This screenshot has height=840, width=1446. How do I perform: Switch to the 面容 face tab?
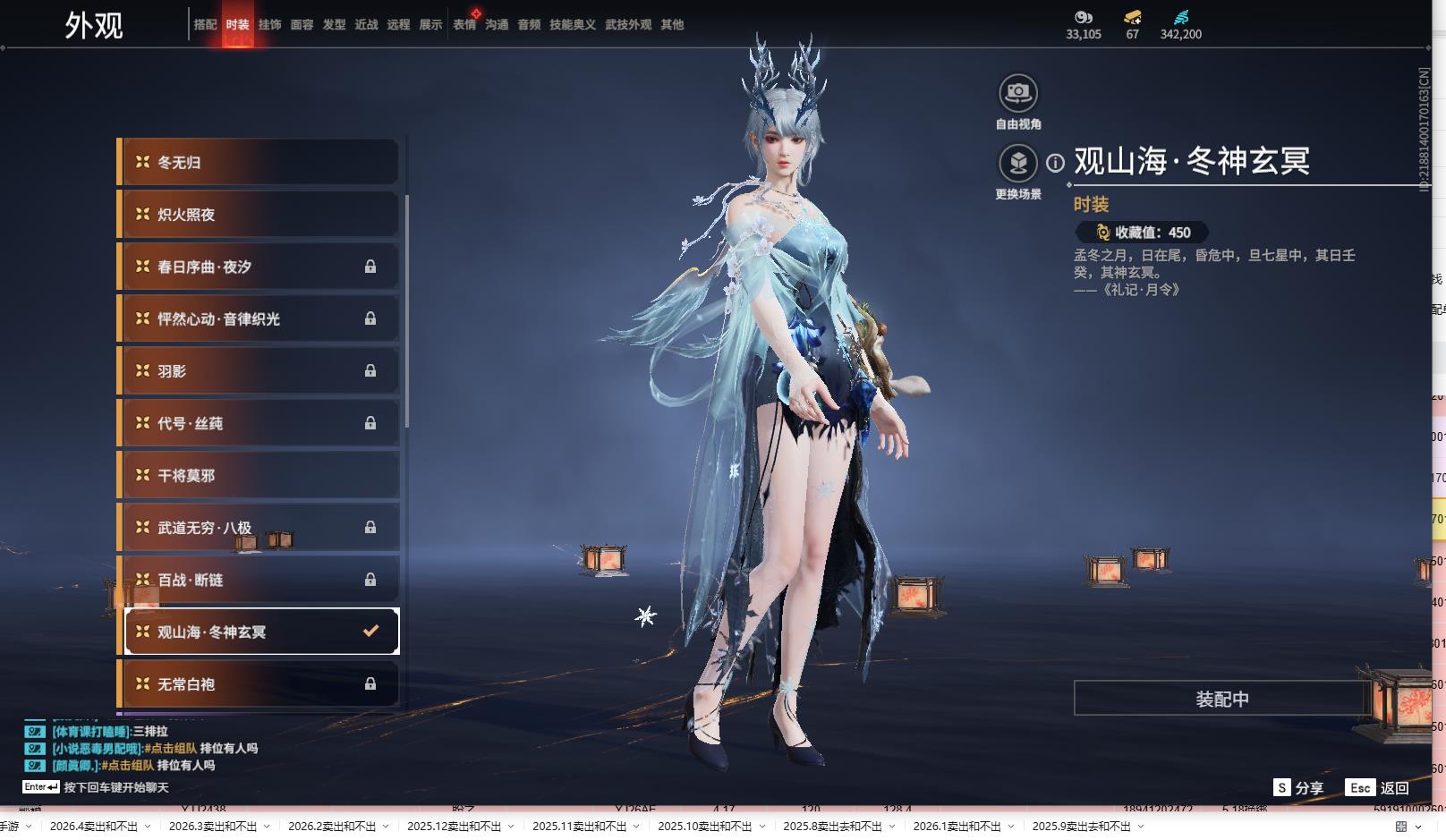(x=302, y=25)
